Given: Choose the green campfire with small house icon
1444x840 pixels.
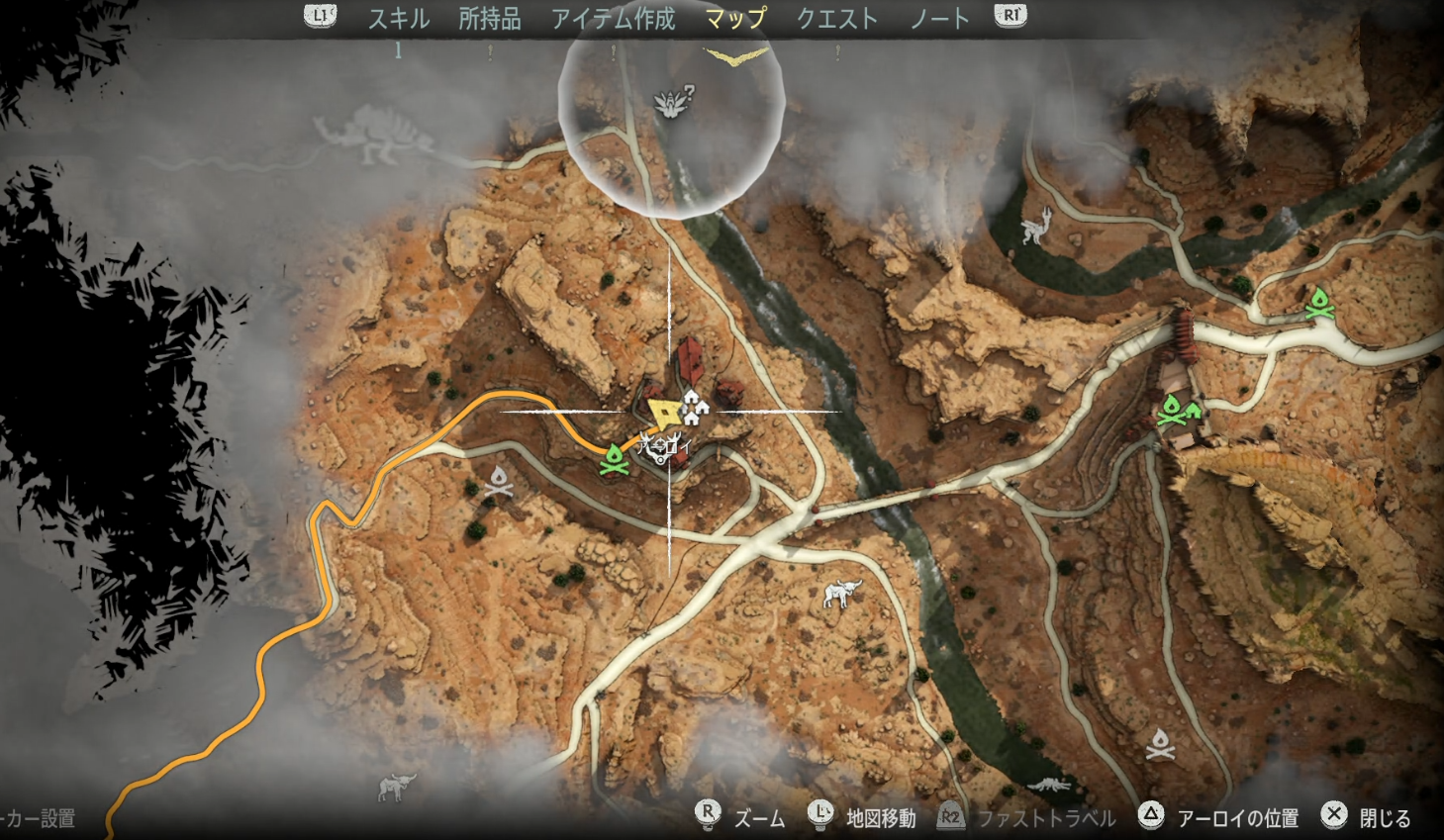Looking at the screenshot, I should click(x=1178, y=409).
